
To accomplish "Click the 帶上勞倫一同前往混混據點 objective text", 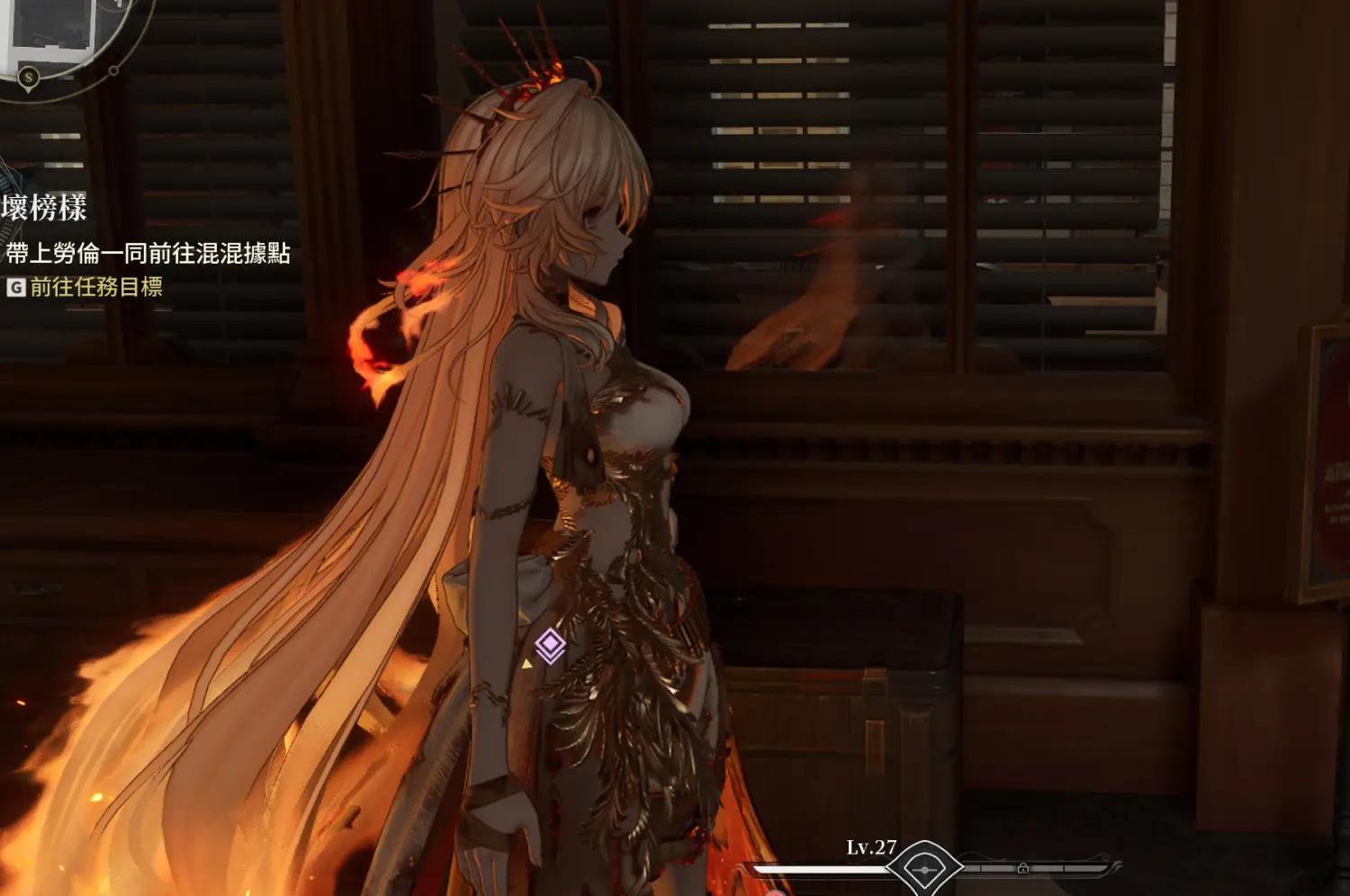I will point(148,253).
